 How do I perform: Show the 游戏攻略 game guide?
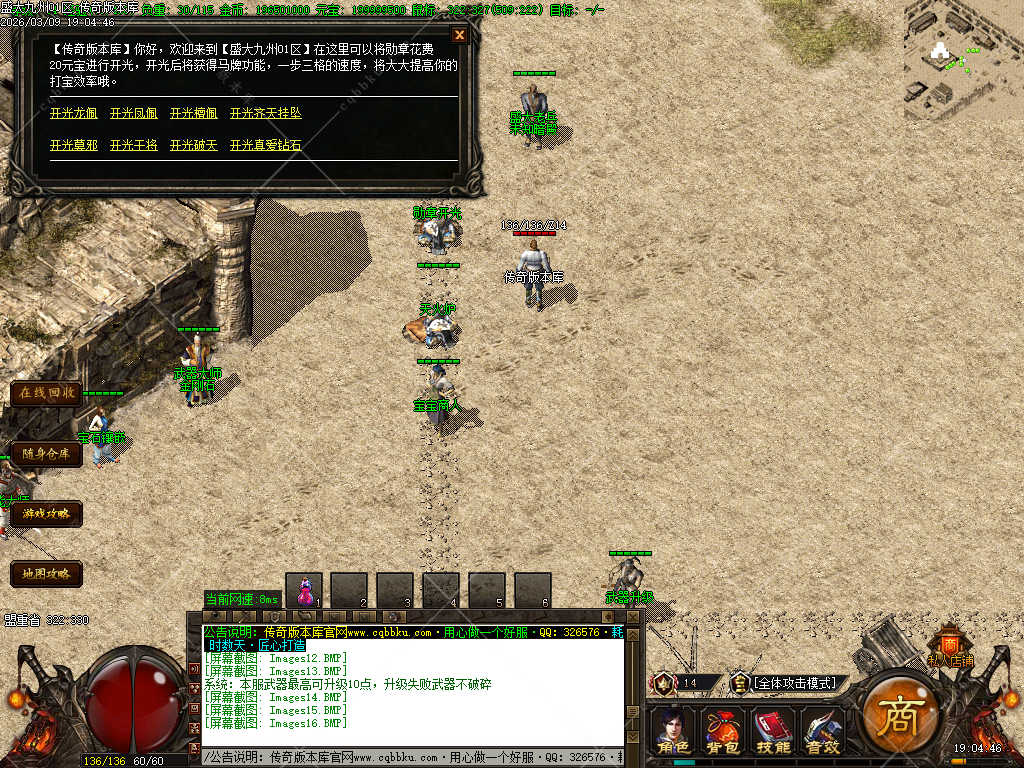tap(46, 514)
